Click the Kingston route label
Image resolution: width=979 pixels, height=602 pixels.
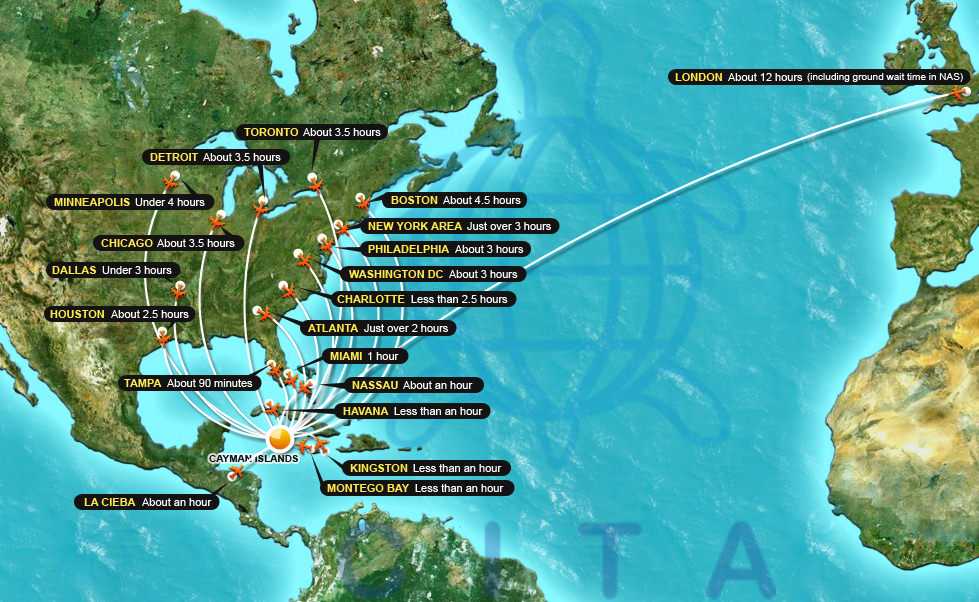click(425, 468)
